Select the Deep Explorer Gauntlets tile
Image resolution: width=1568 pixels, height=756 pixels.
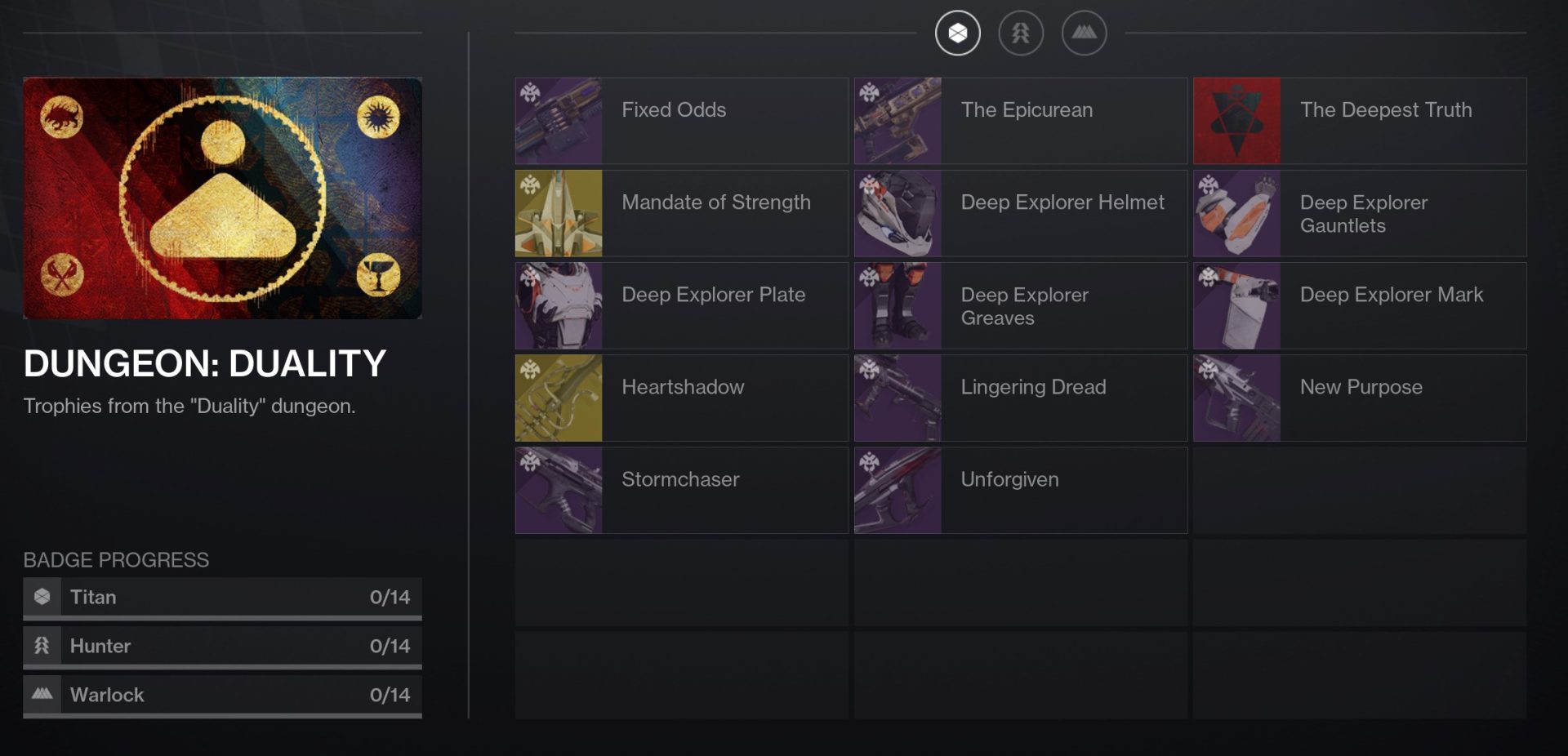(x=1359, y=213)
